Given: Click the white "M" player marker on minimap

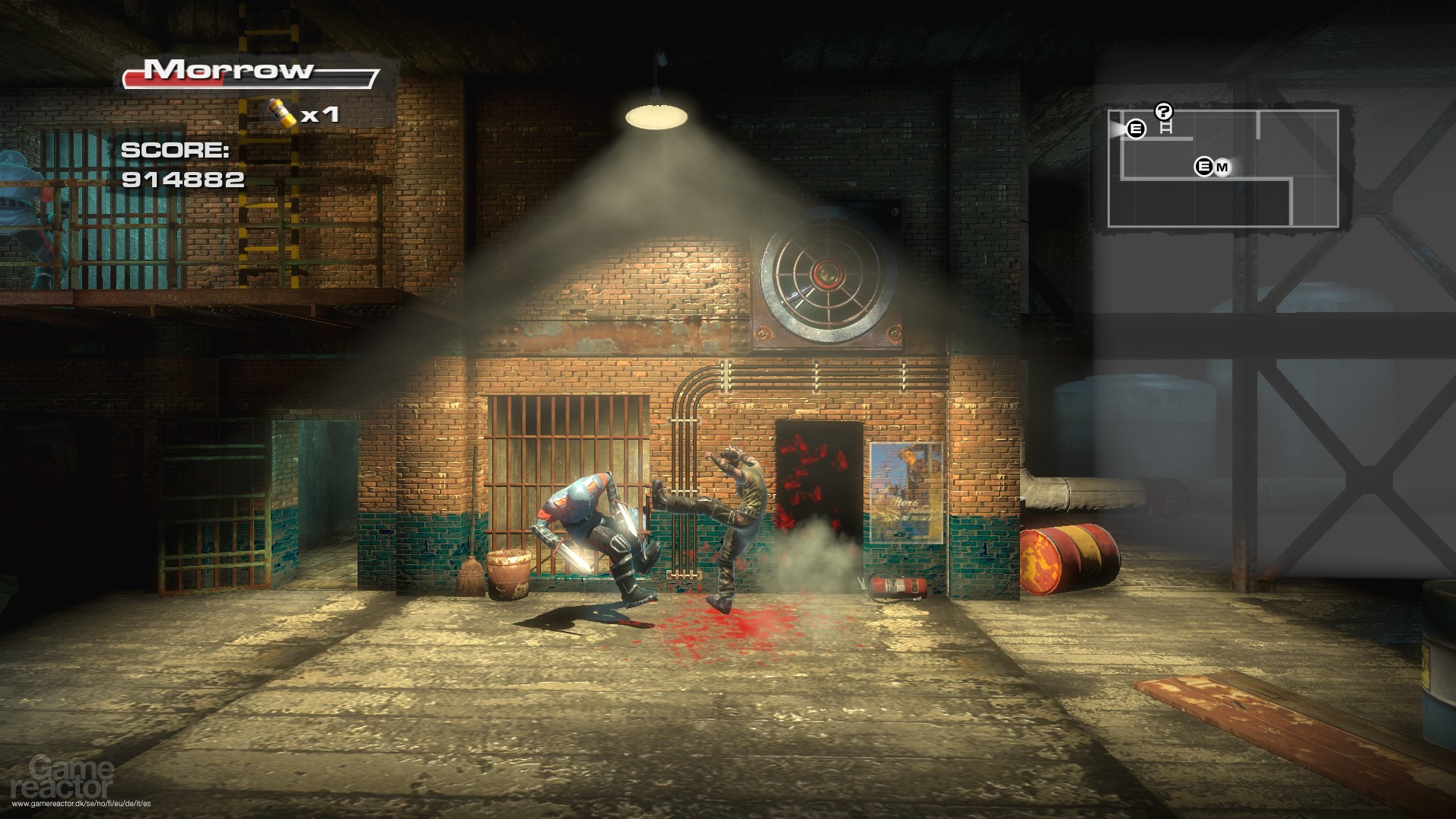Looking at the screenshot, I should pos(1222,165).
